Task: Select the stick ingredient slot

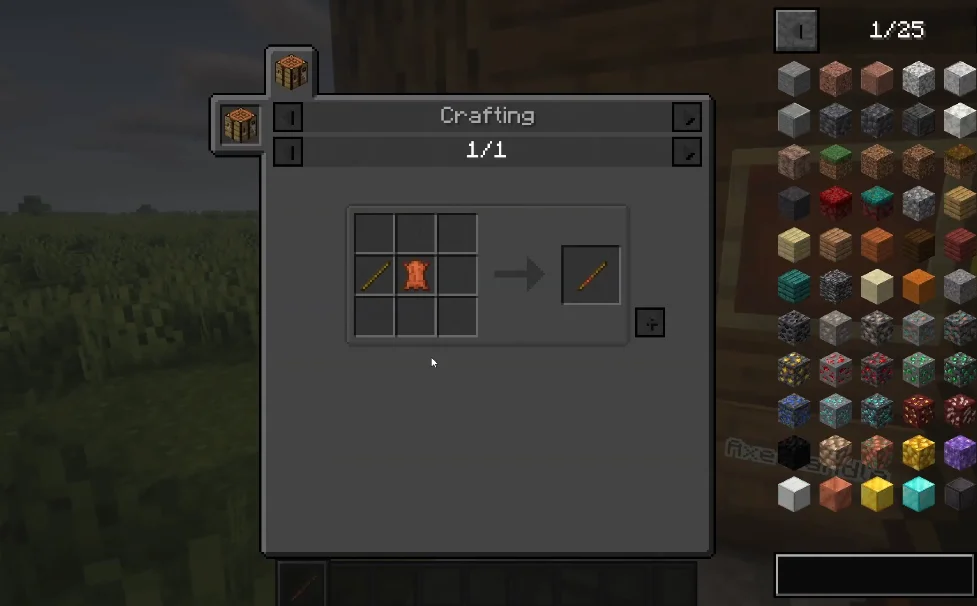Action: pyautogui.click(x=375, y=275)
